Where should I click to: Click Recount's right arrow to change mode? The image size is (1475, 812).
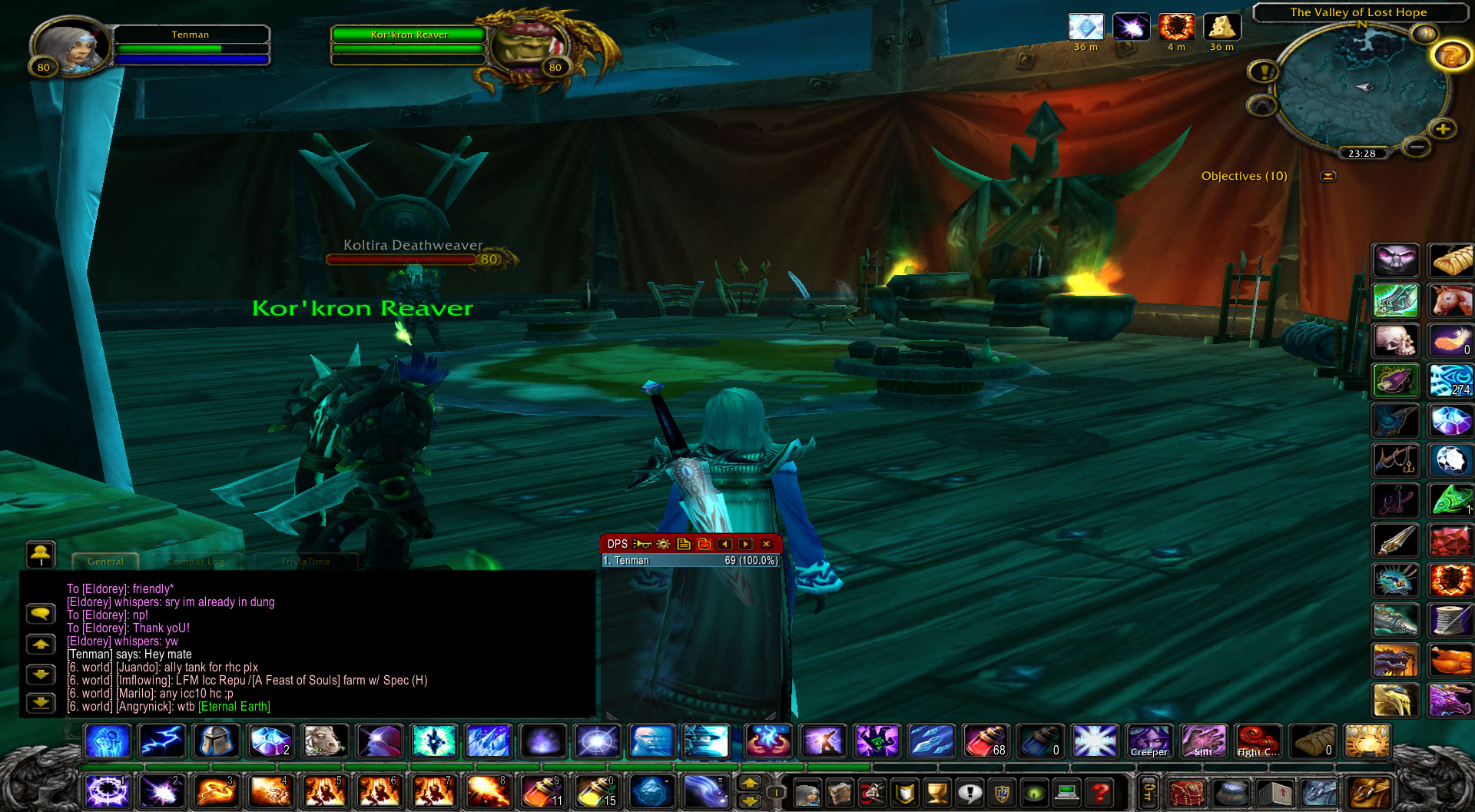tap(744, 544)
